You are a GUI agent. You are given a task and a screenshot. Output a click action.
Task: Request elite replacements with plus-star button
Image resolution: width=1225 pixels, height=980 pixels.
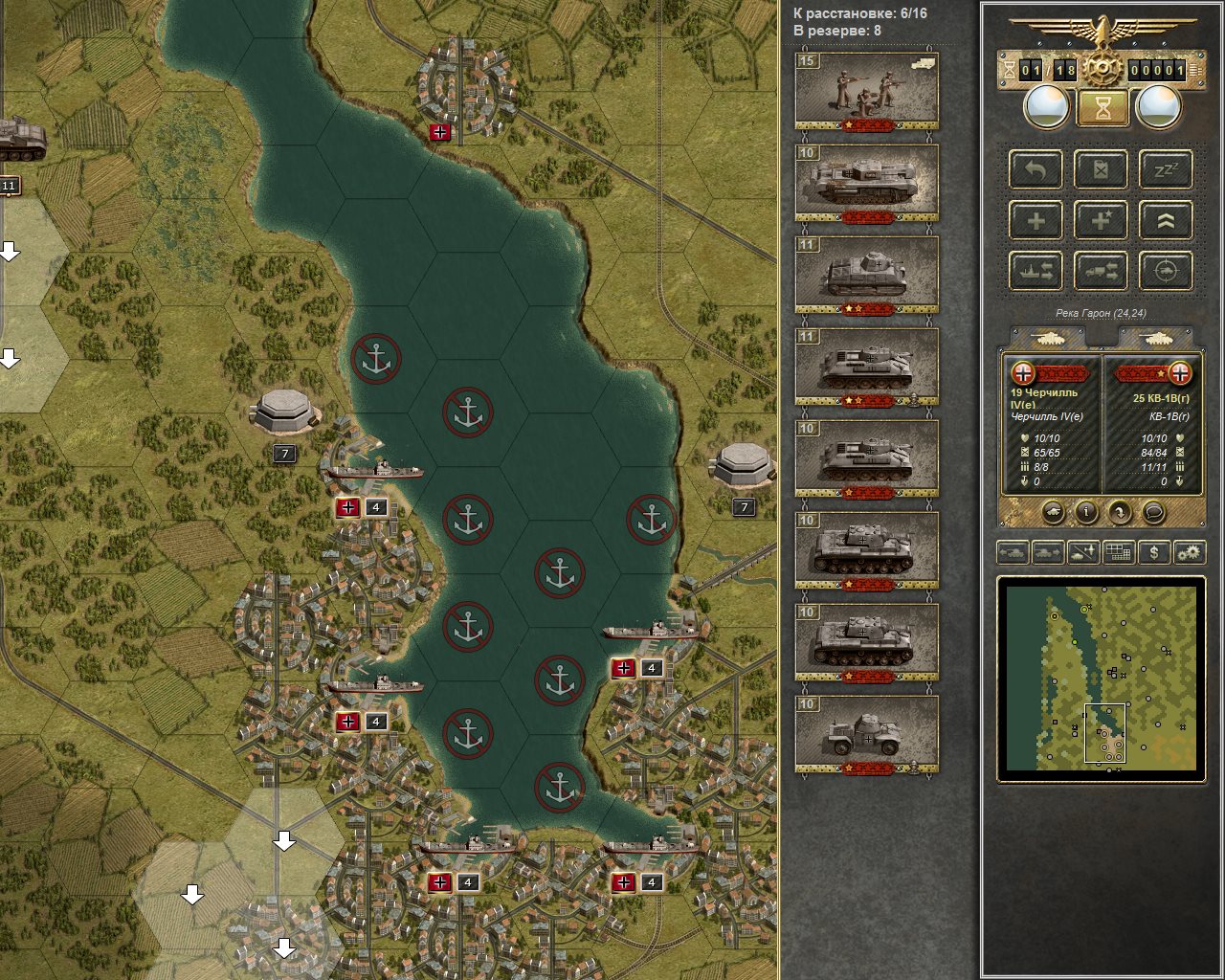(x=1101, y=221)
